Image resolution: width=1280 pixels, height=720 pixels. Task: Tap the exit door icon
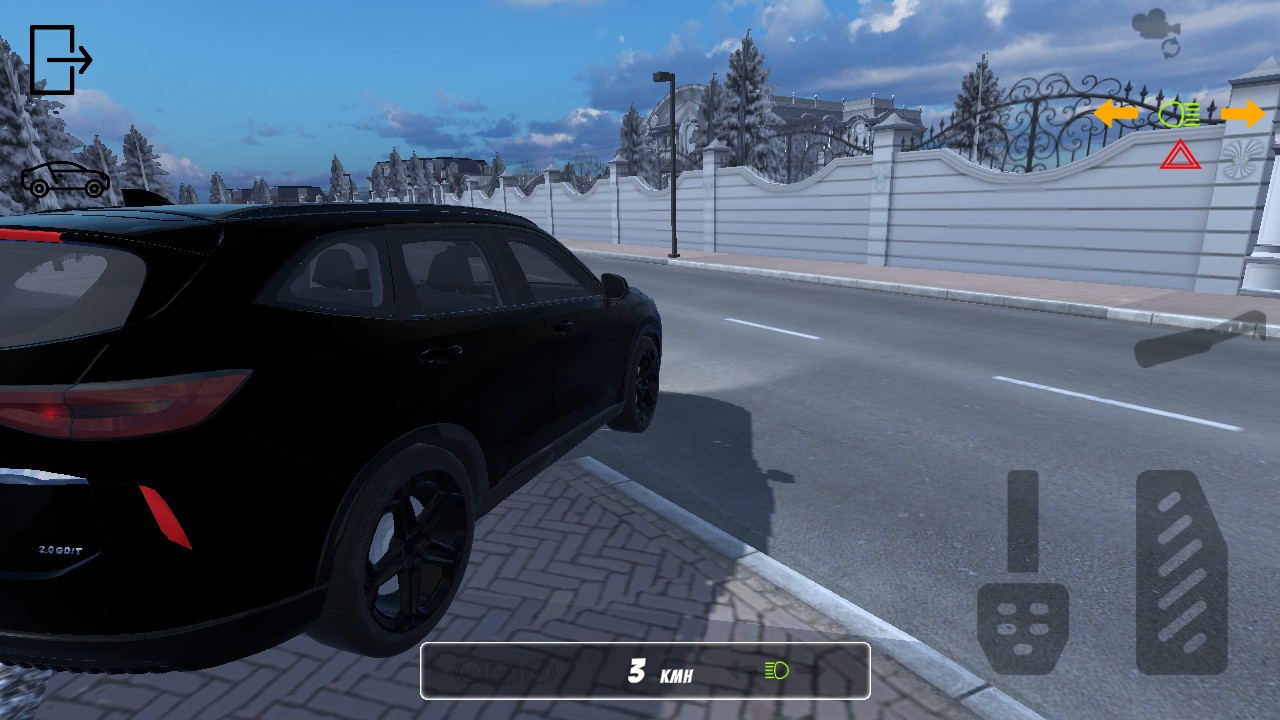click(60, 60)
